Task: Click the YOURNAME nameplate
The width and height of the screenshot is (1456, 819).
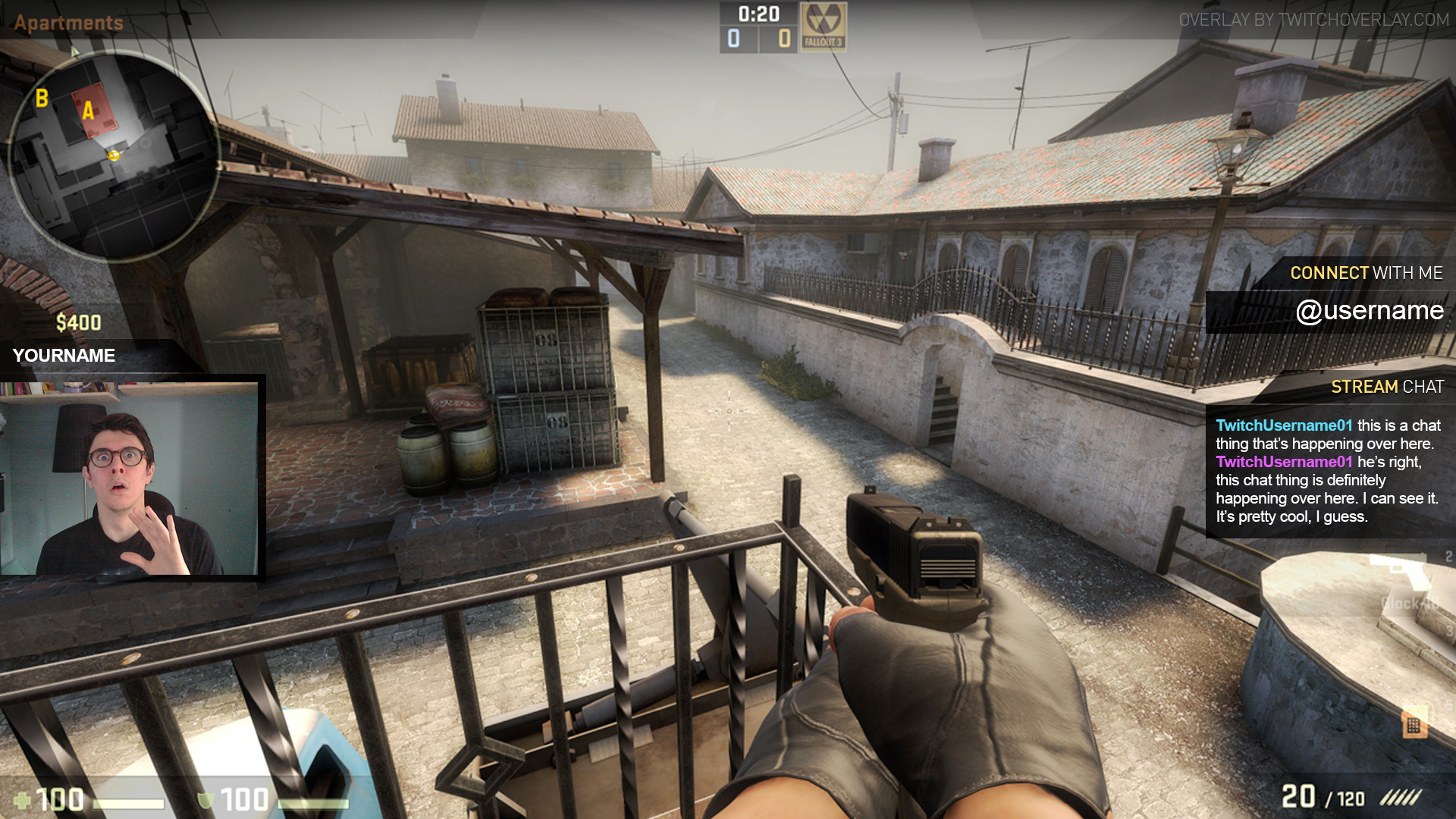Action: (64, 356)
